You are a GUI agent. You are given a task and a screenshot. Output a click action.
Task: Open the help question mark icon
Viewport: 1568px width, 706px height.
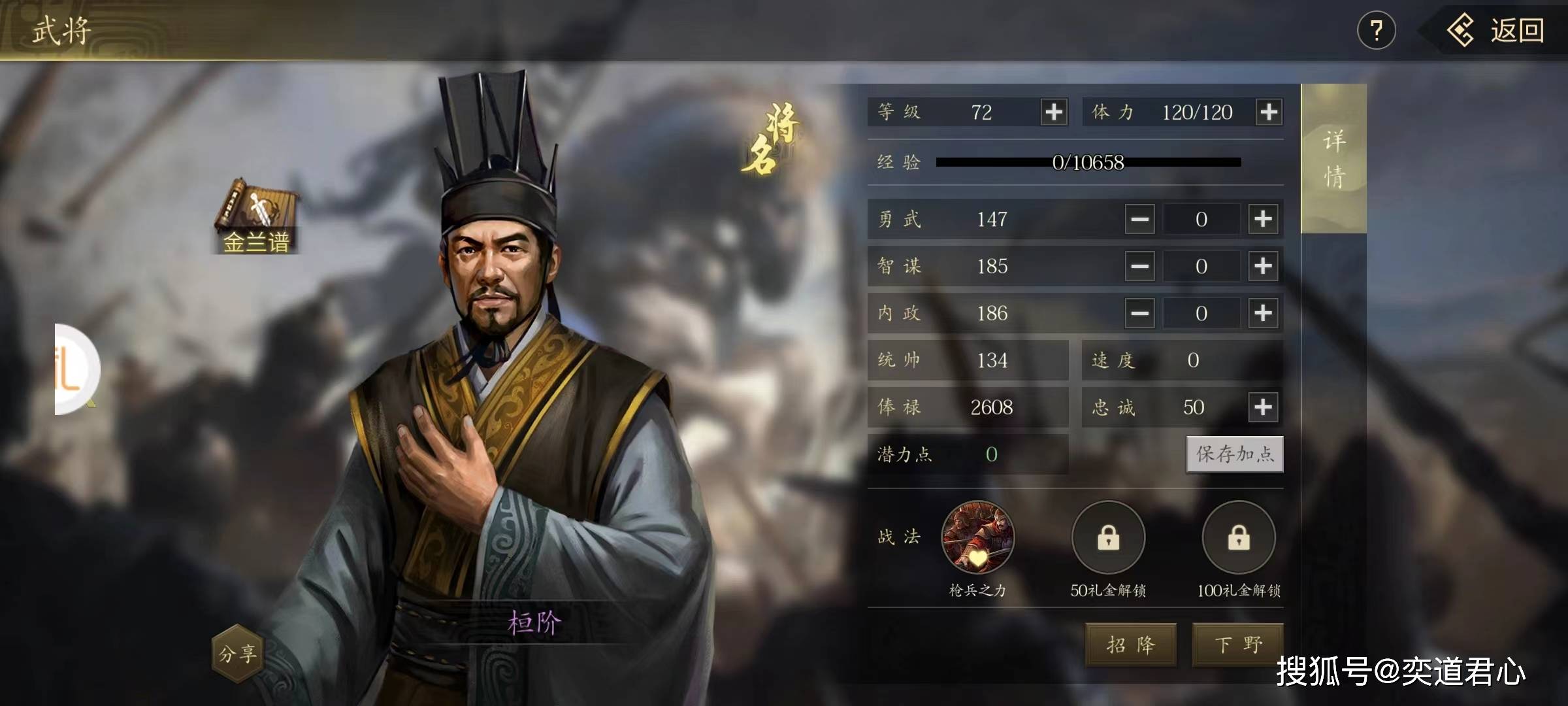[1377, 29]
